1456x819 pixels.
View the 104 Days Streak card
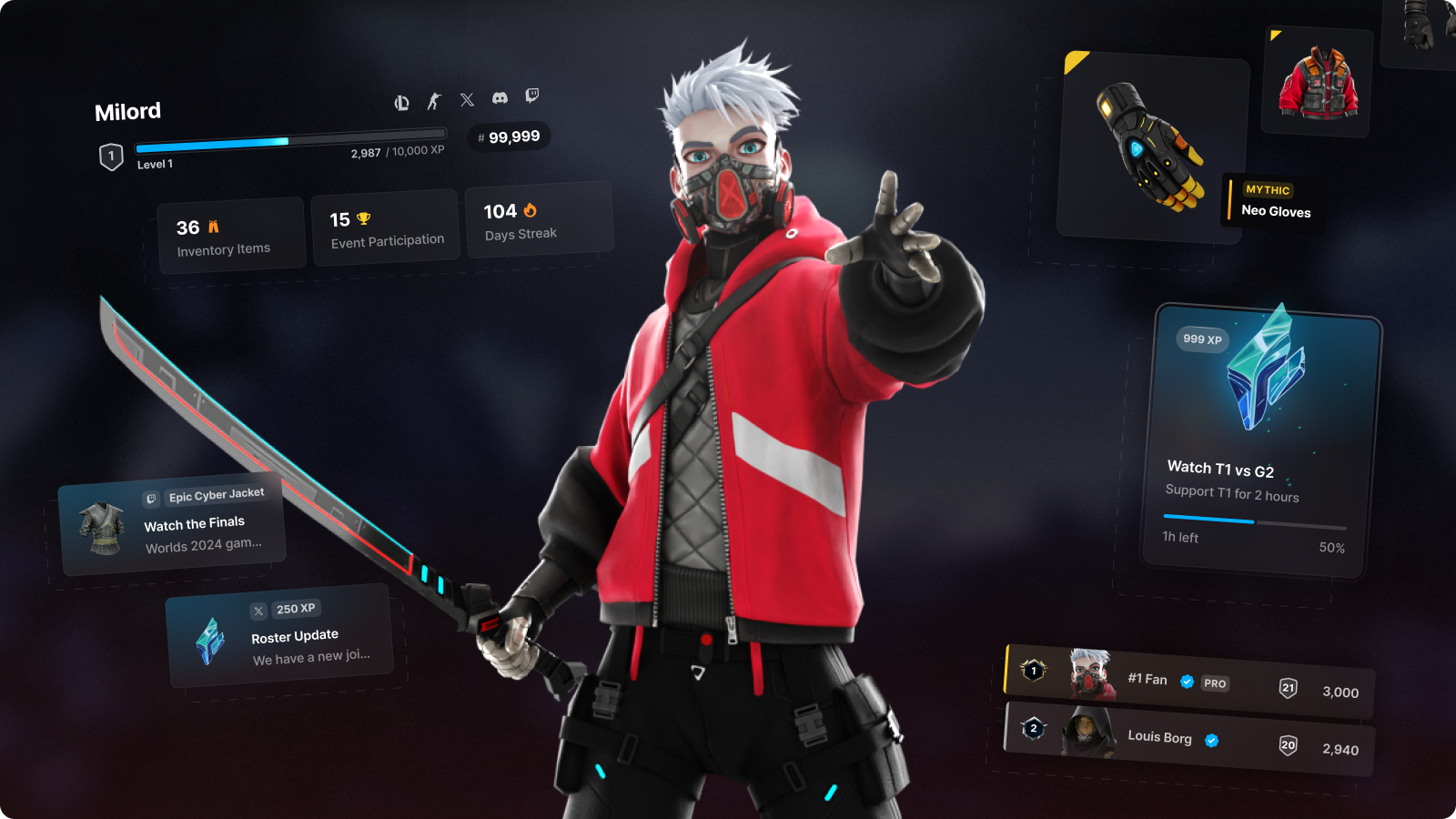pyautogui.click(x=540, y=221)
